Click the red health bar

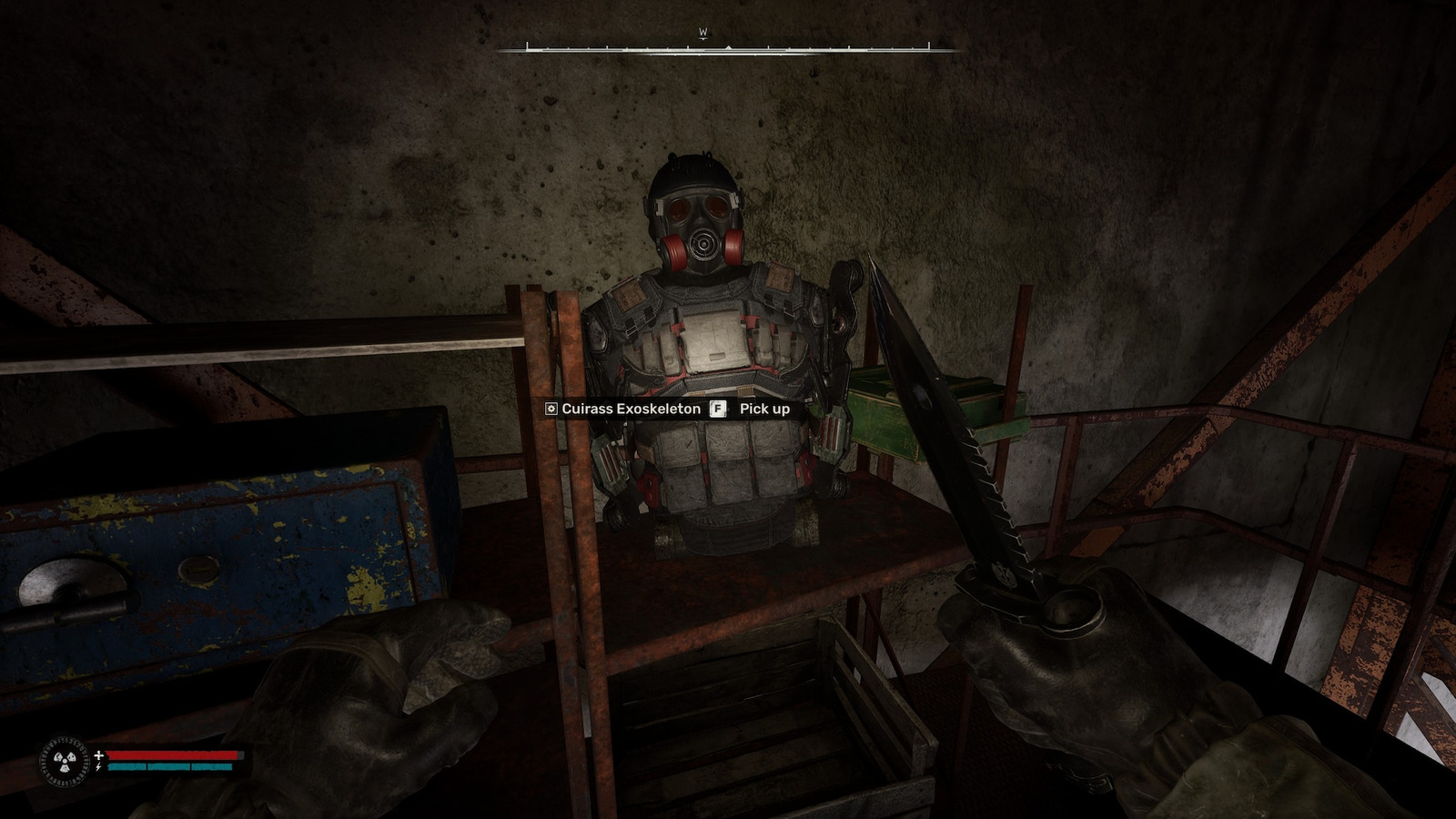[x=173, y=754]
